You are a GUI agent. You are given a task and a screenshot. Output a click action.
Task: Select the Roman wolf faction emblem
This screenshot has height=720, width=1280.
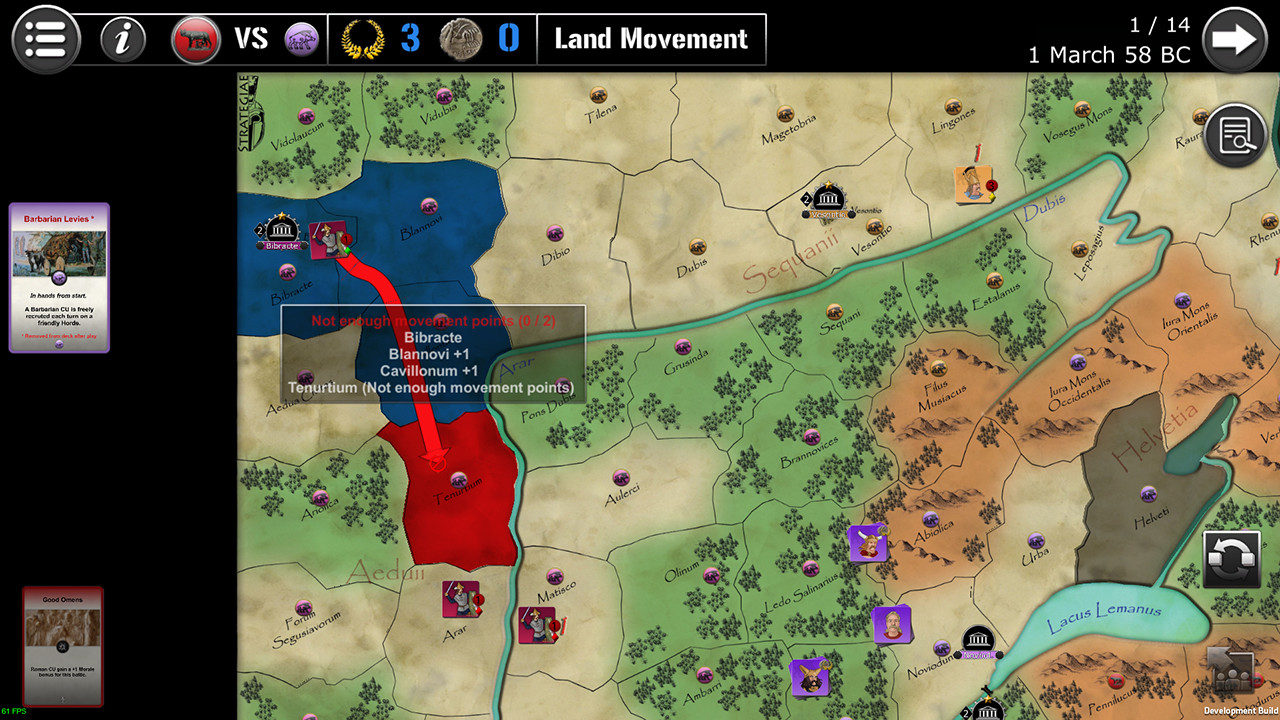(x=196, y=39)
